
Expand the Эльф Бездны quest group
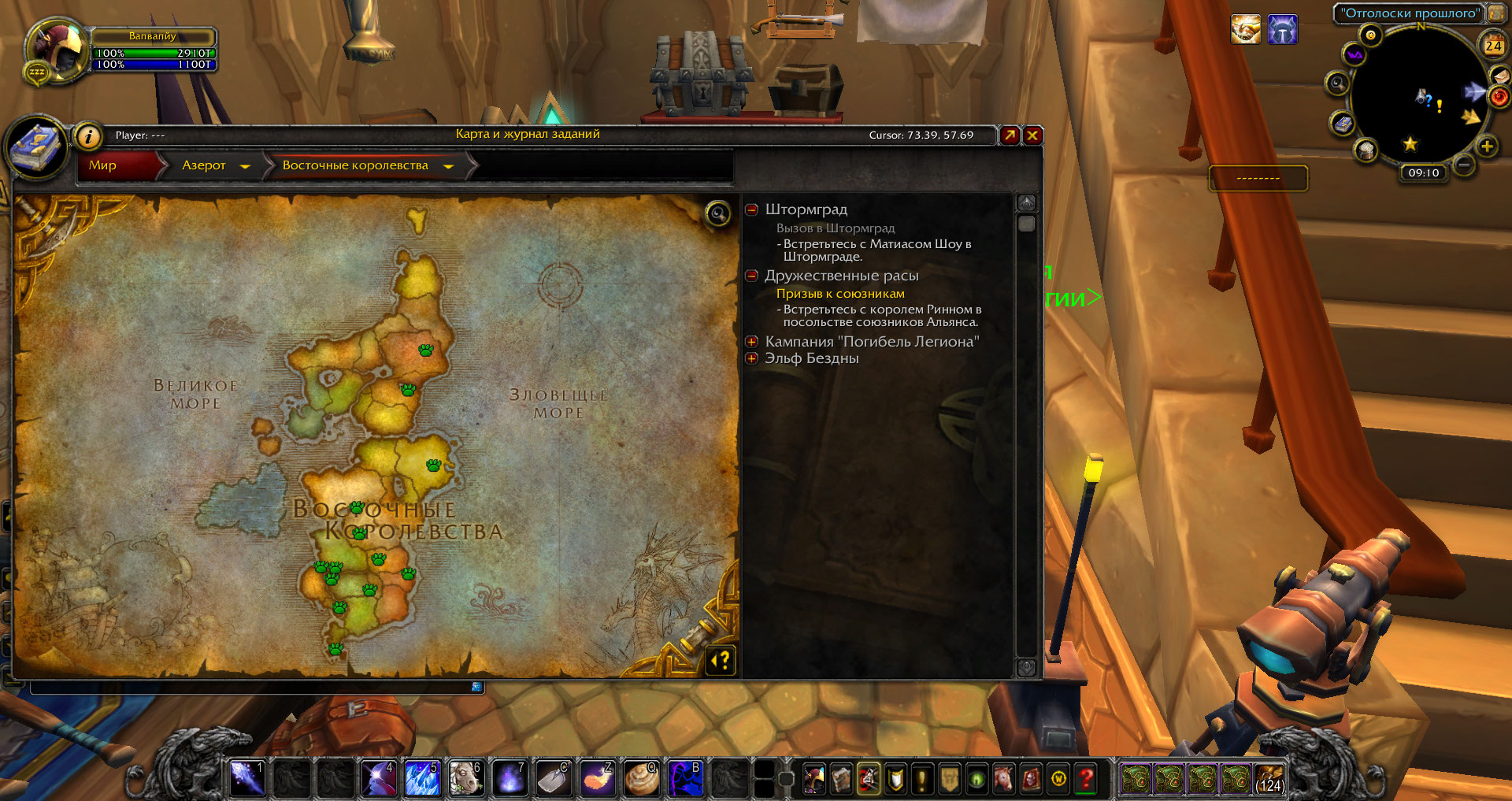751,358
